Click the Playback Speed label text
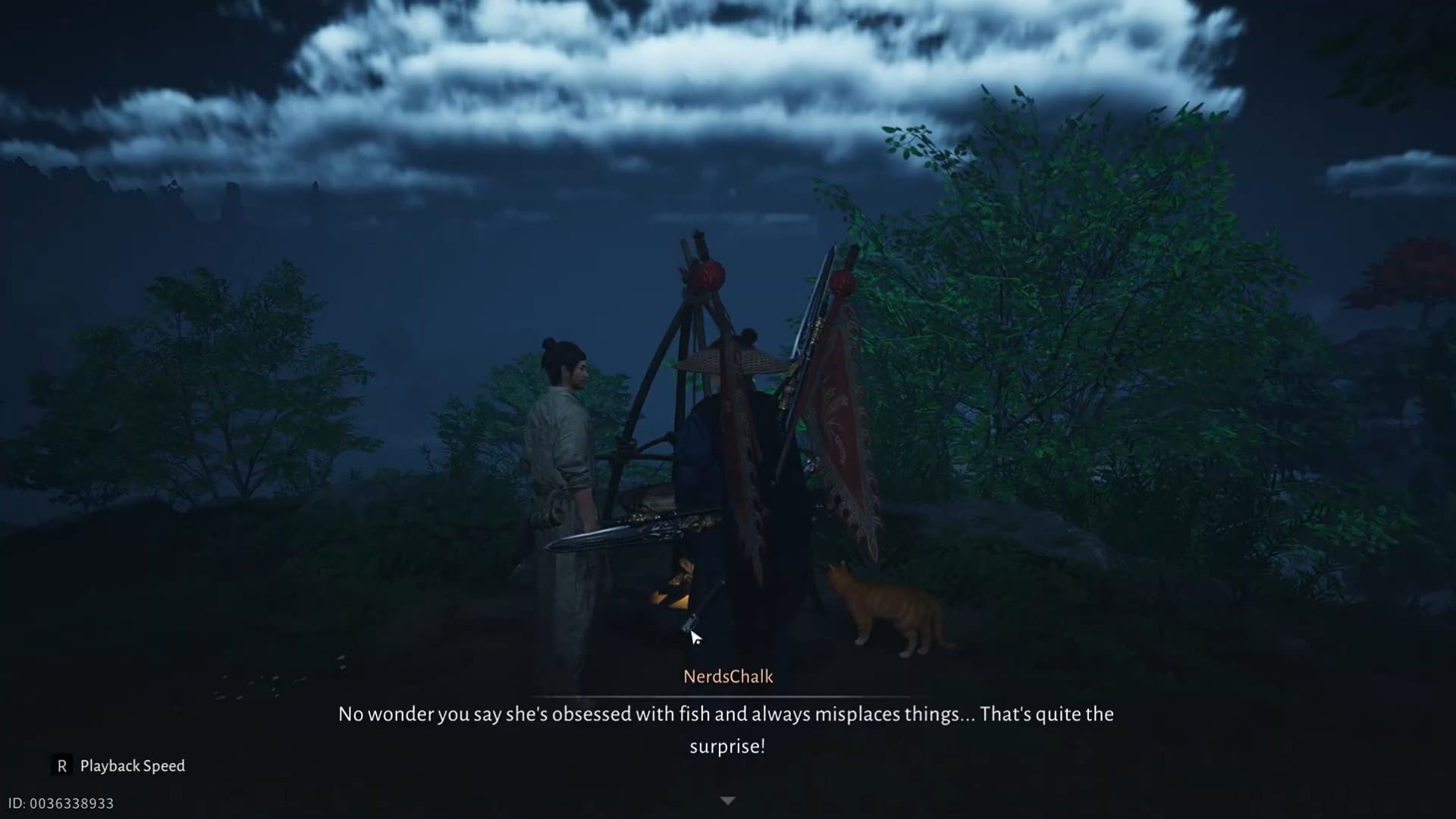The height and width of the screenshot is (819, 1456). coord(131,766)
